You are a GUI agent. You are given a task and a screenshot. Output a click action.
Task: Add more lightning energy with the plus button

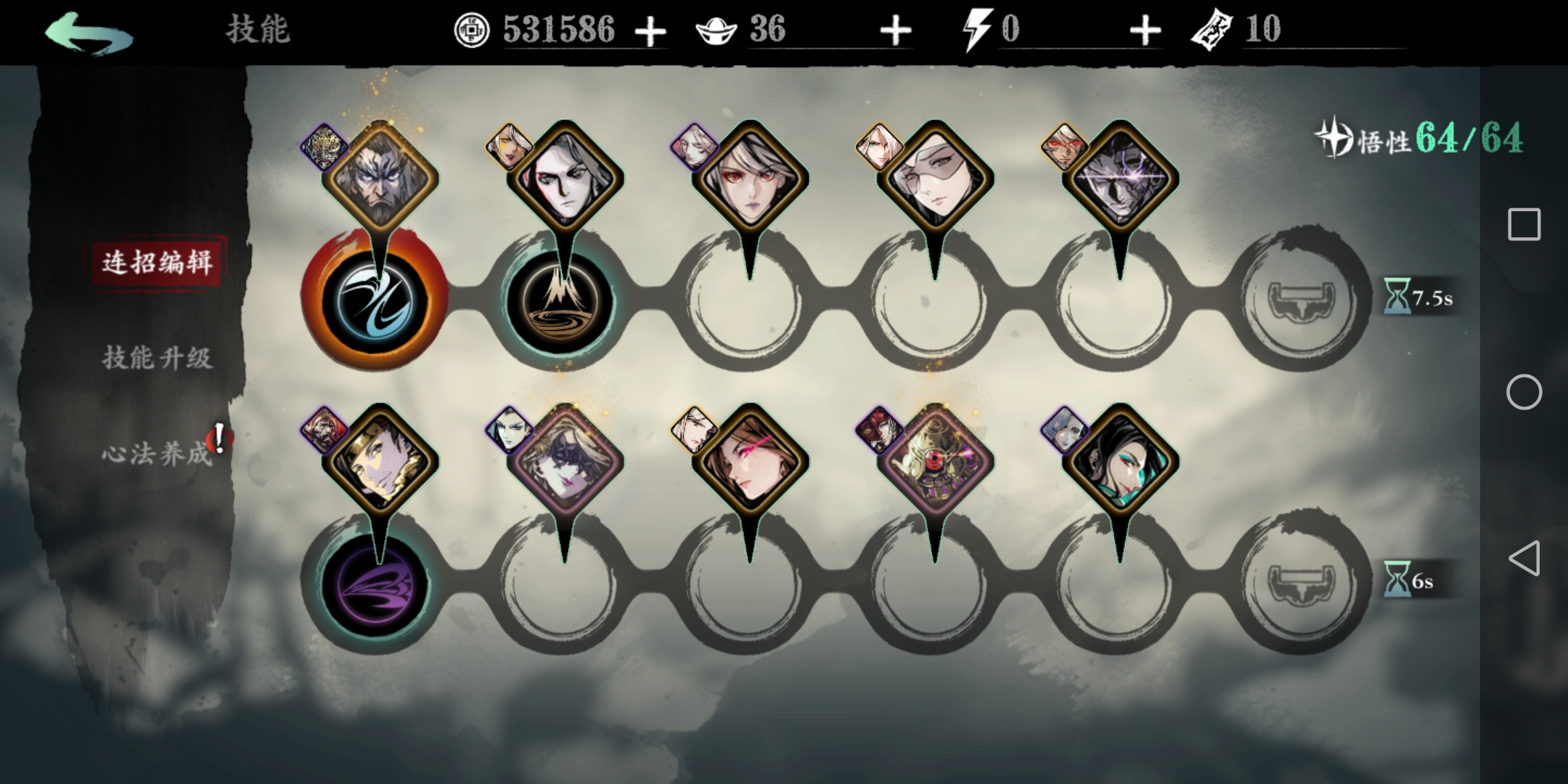[1145, 31]
